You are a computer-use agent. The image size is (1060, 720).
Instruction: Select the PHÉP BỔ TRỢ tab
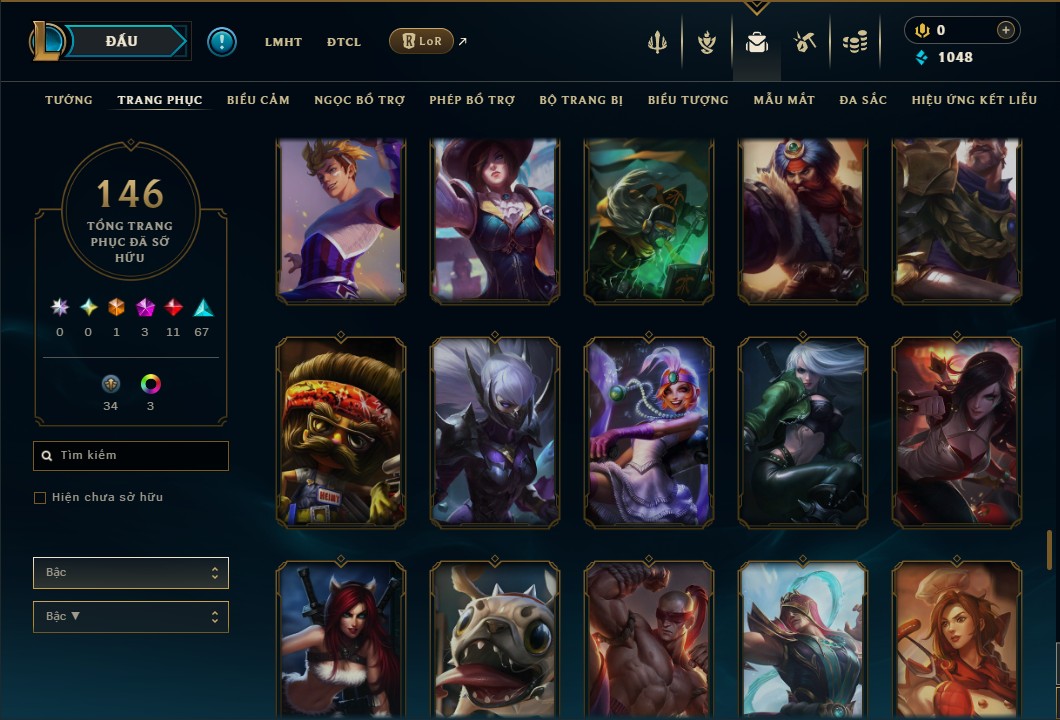(472, 100)
